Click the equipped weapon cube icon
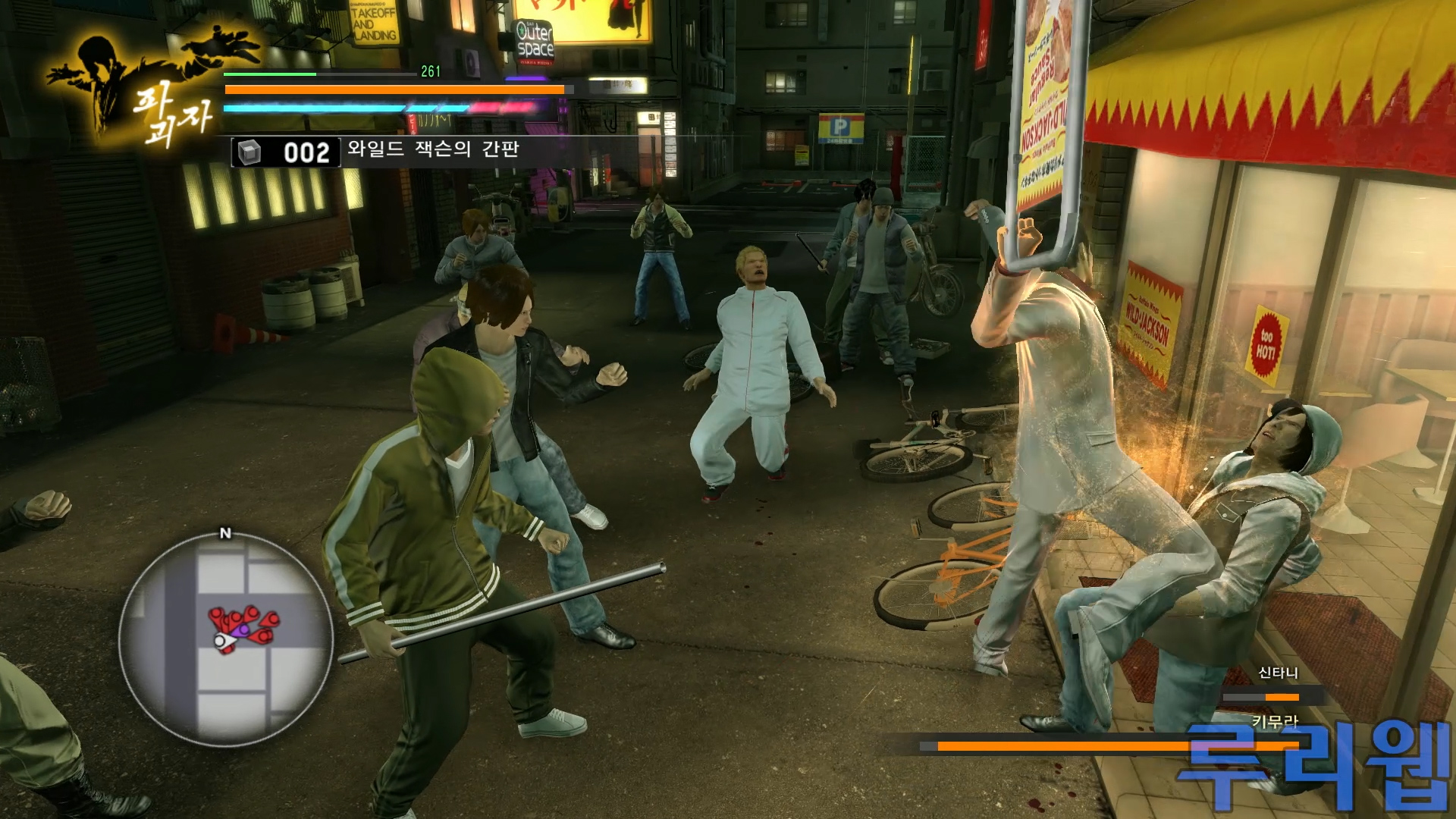Viewport: 1456px width, 819px height. click(249, 152)
